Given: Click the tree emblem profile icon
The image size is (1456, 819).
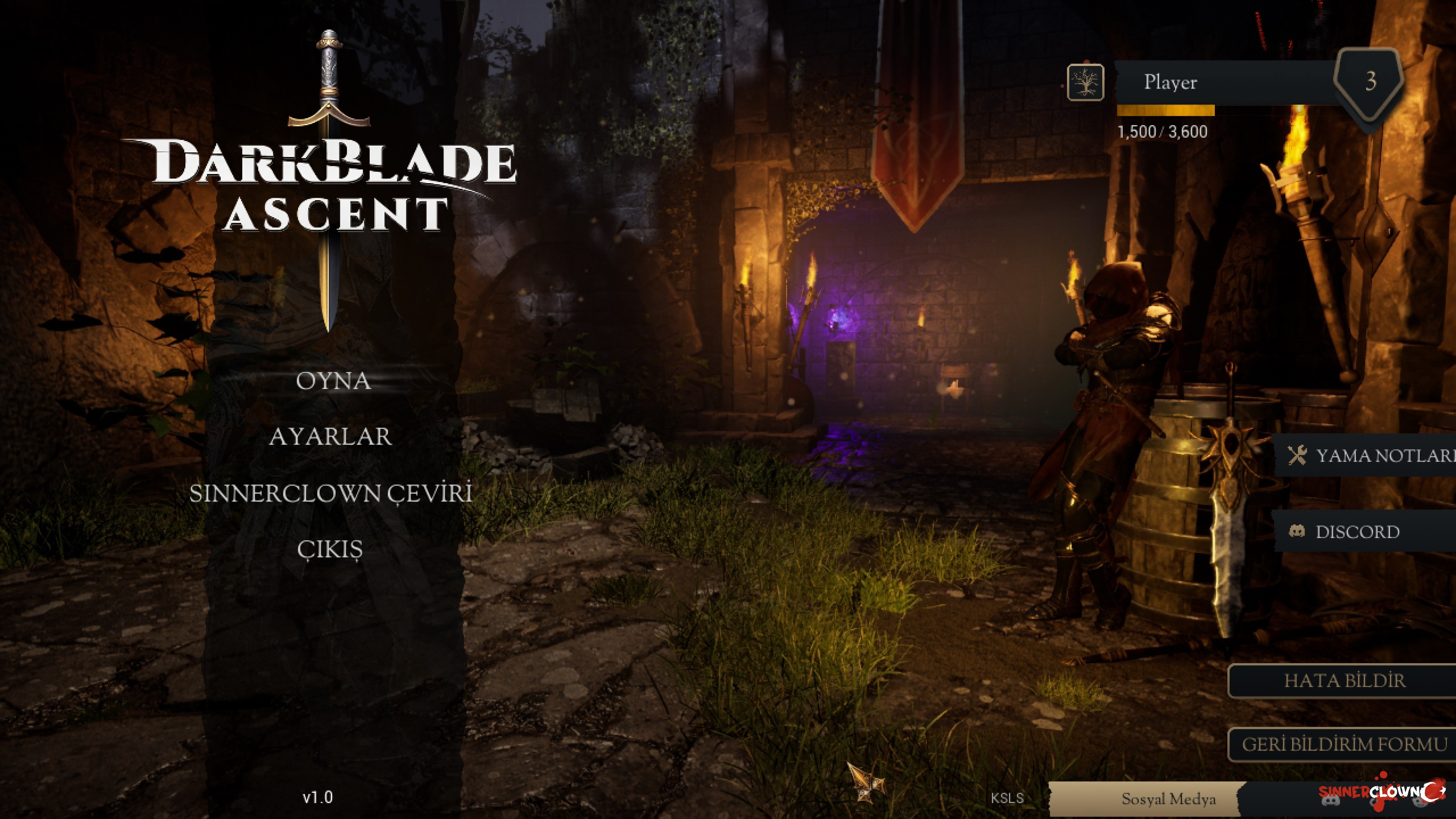Looking at the screenshot, I should pyautogui.click(x=1085, y=83).
